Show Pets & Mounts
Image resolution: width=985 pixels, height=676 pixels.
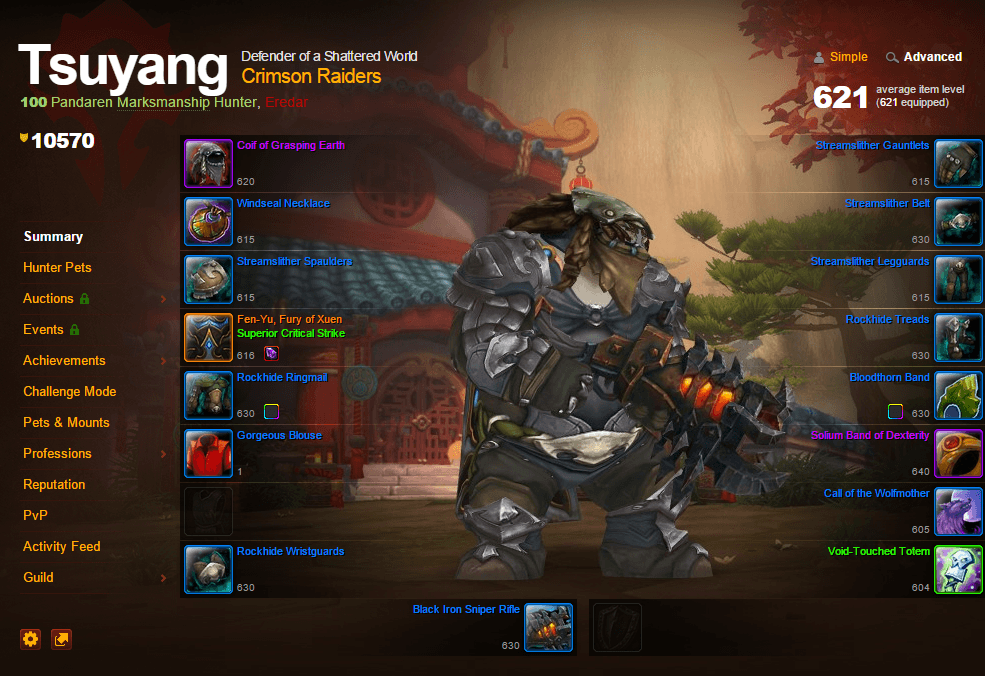(x=66, y=423)
